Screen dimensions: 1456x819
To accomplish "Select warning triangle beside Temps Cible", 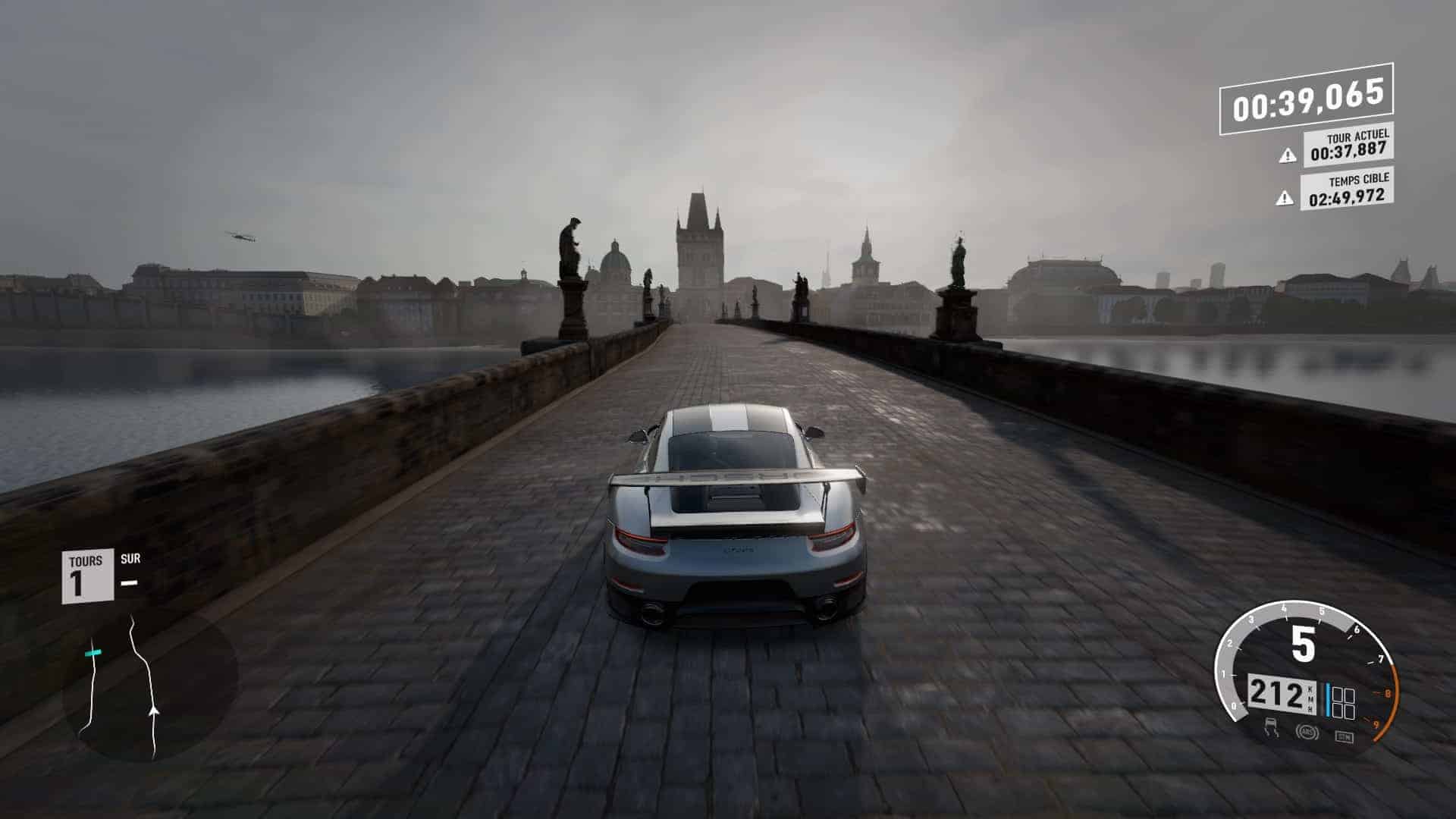I will pos(1285,198).
